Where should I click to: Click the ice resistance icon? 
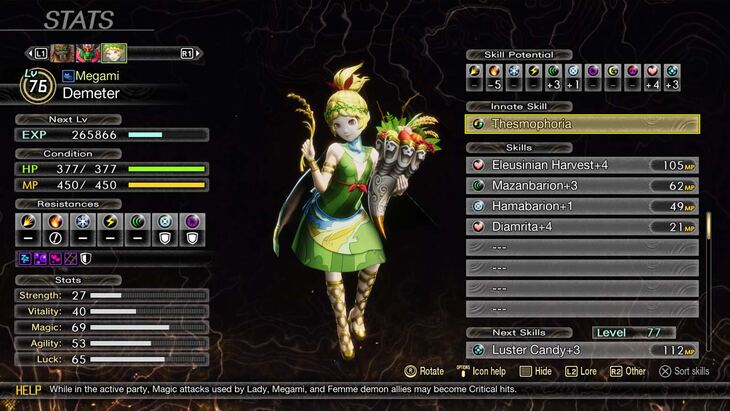click(82, 222)
